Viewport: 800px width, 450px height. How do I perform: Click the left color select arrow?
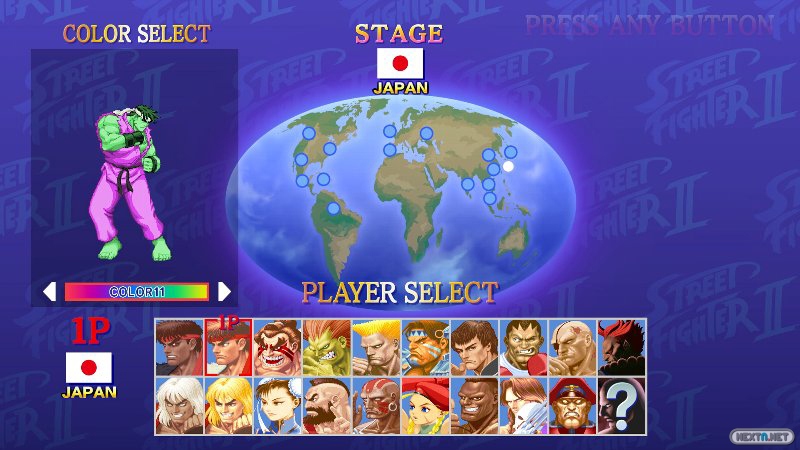49,291
